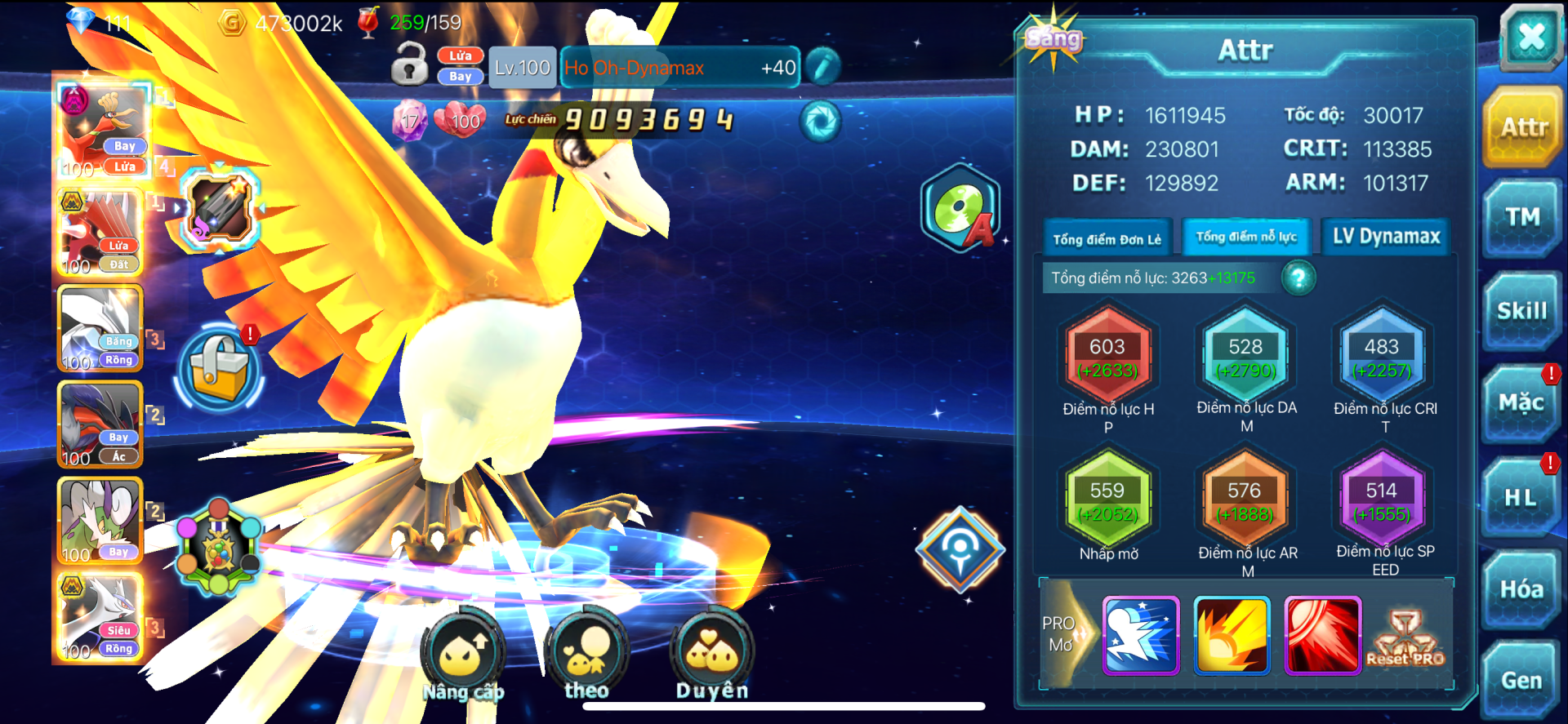Click the question mark help icon
Screen dimensions: 1568x724
click(1298, 278)
